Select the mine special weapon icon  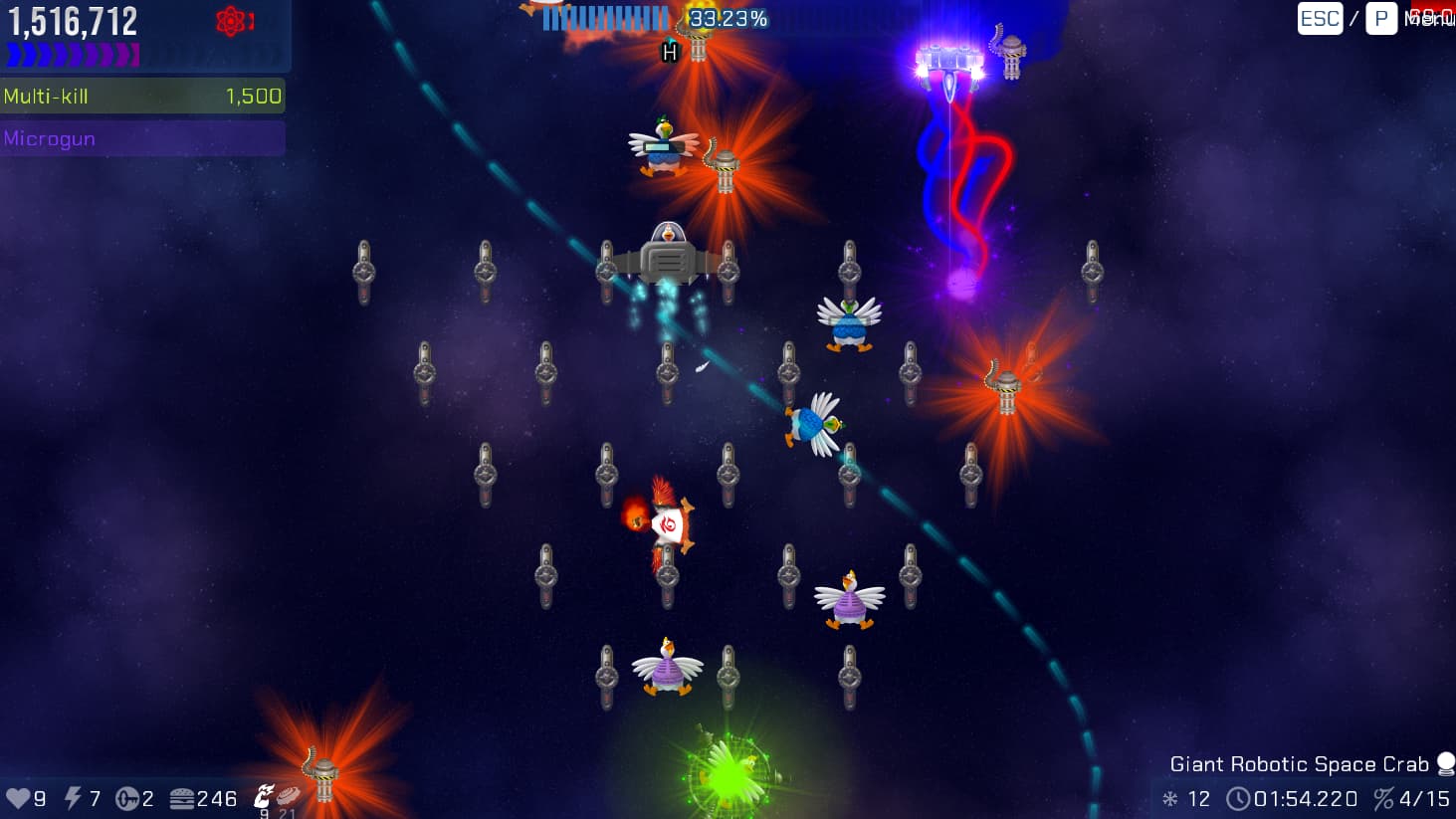288,795
